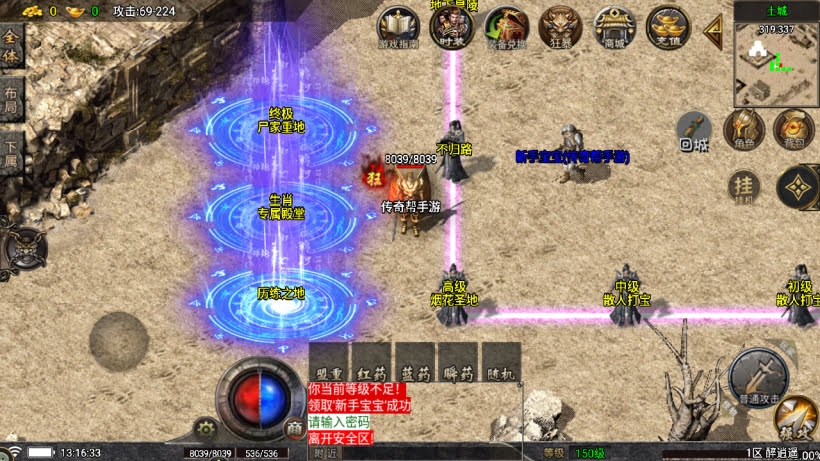
Task: Toggle 挂机 auto-battle
Action: (x=742, y=186)
